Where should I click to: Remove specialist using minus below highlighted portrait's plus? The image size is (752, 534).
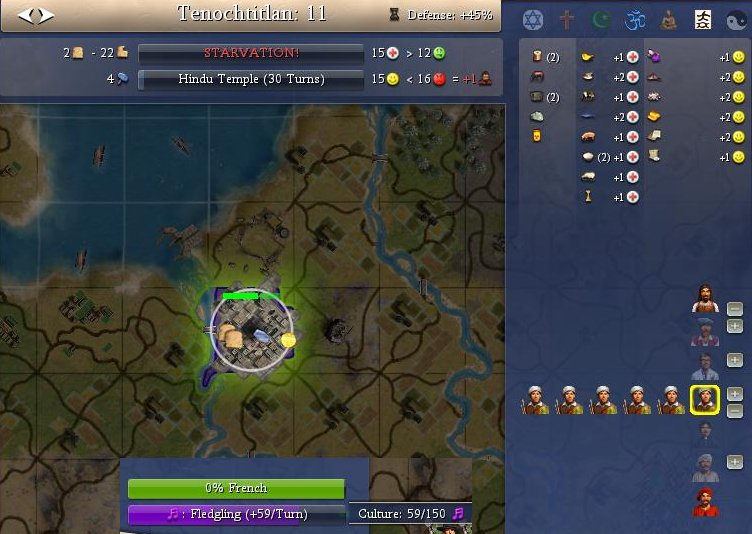[x=735, y=411]
